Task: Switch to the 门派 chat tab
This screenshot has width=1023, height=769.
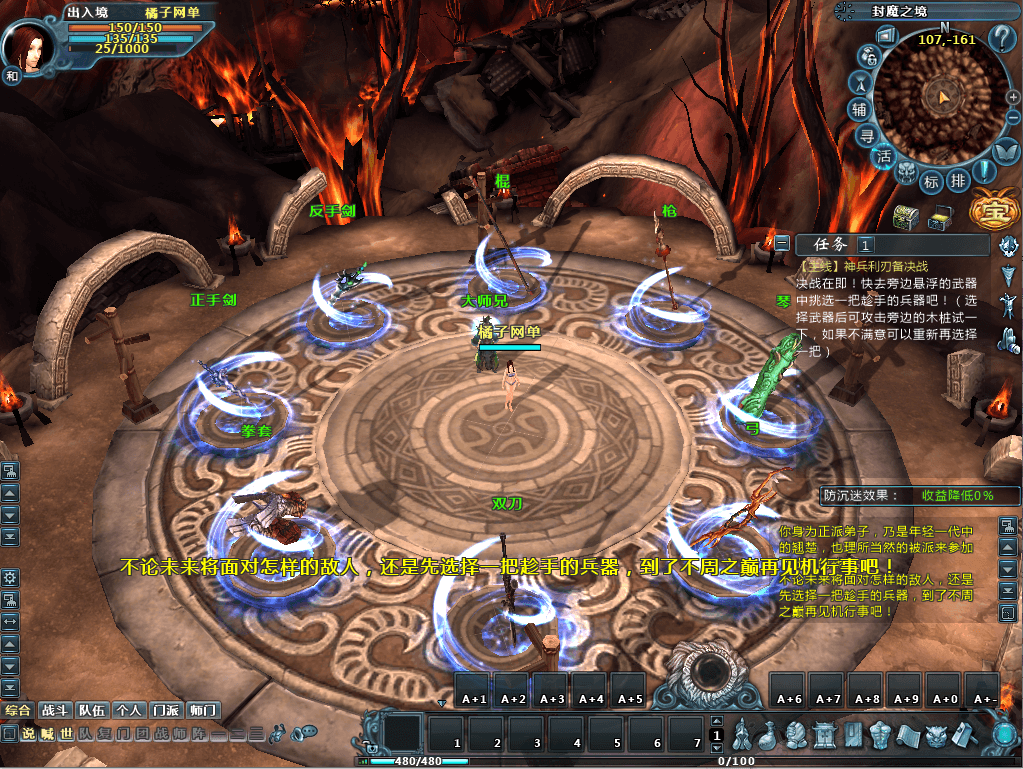Action: point(165,710)
